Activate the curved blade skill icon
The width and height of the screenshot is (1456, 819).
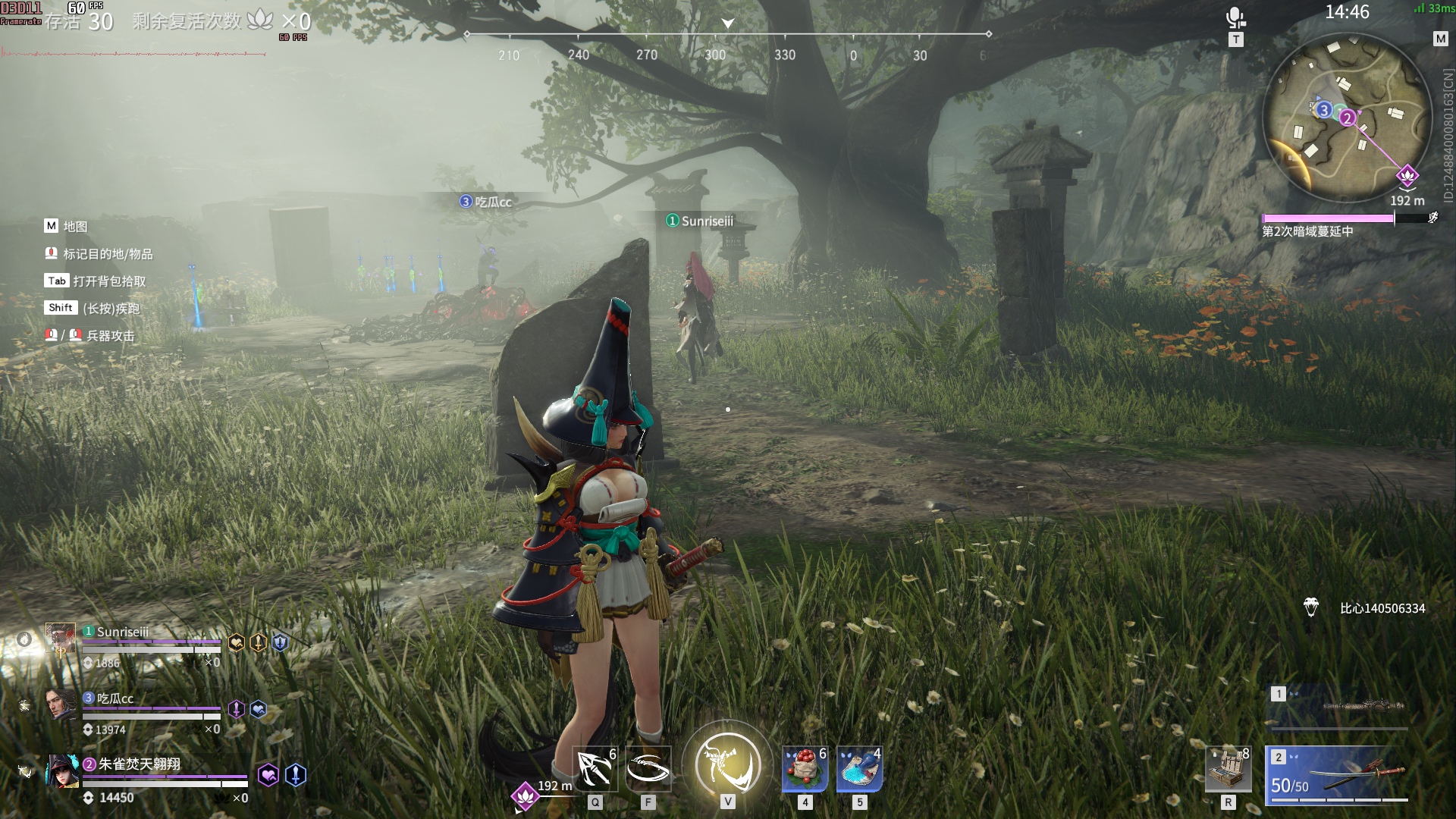click(648, 769)
